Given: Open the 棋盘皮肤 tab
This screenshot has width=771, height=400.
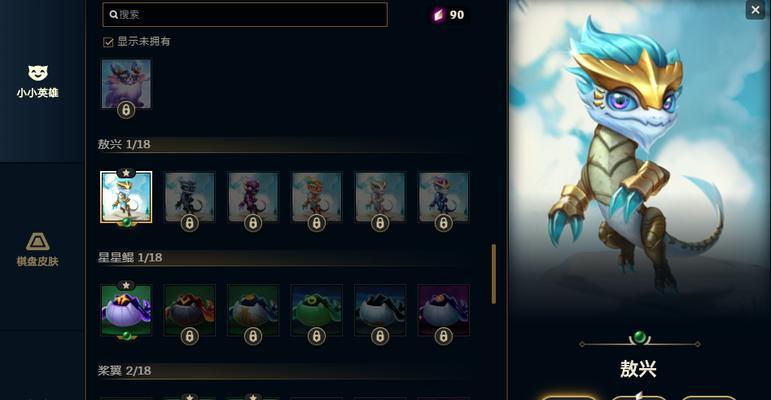Looking at the screenshot, I should pos(37,249).
